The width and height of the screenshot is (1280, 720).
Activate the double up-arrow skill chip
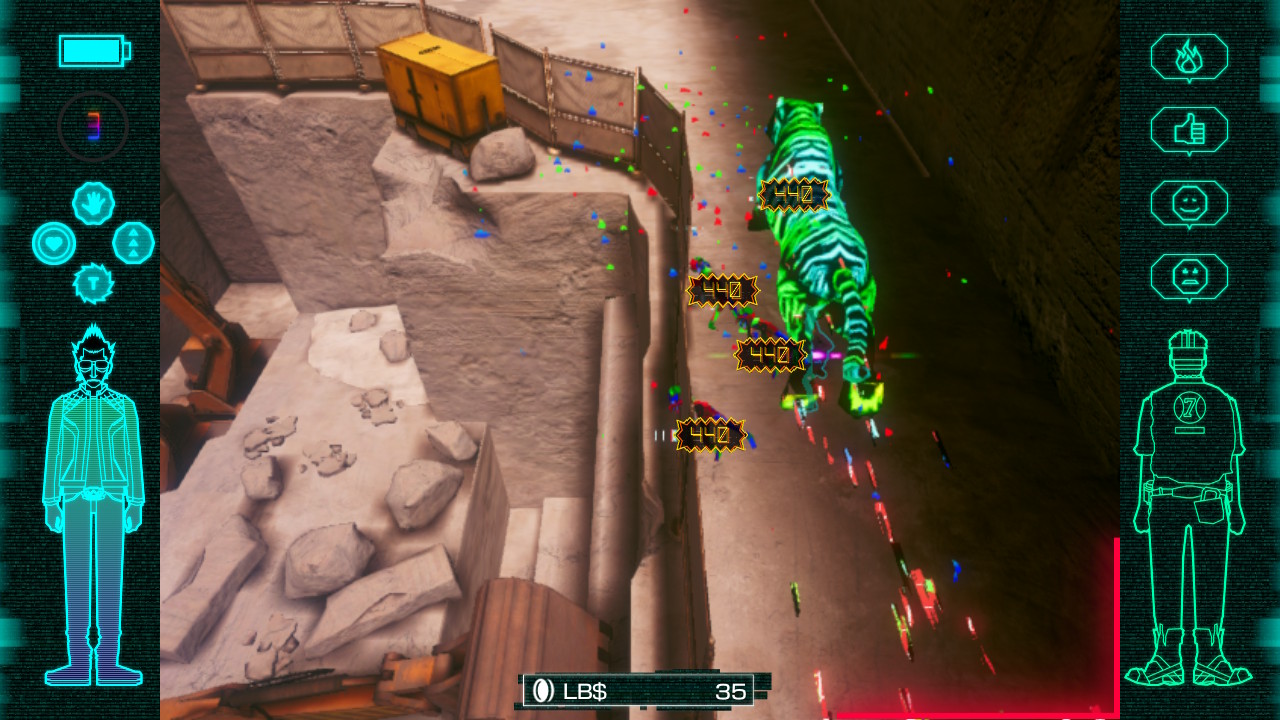[133, 243]
